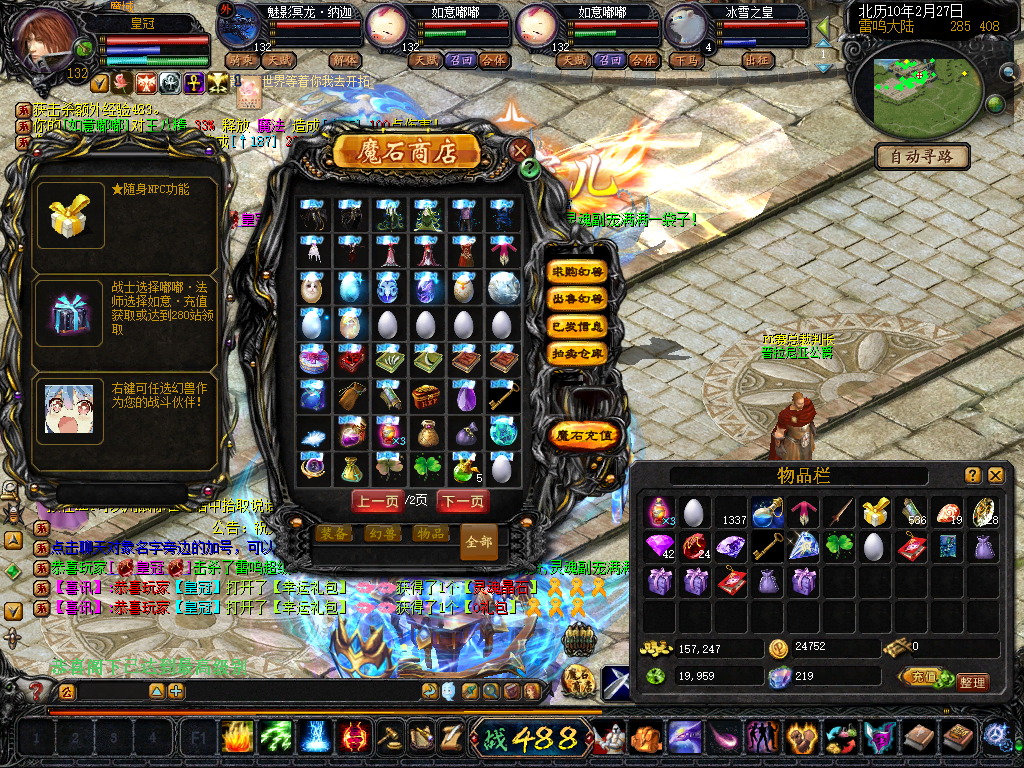
Task: Click the 魔石充值 recharge button
Action: 584,435
